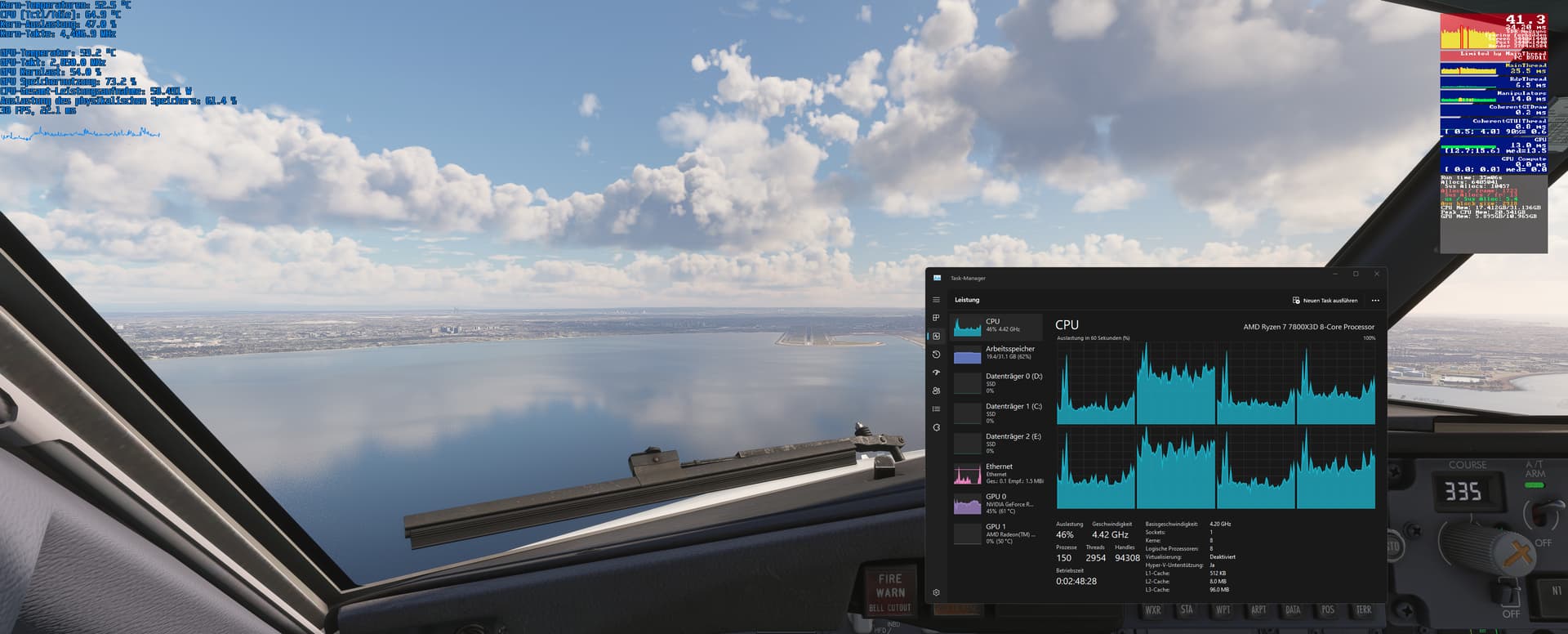This screenshot has height=634, width=1568.
Task: Open the Users sidebar icon
Action: [936, 391]
